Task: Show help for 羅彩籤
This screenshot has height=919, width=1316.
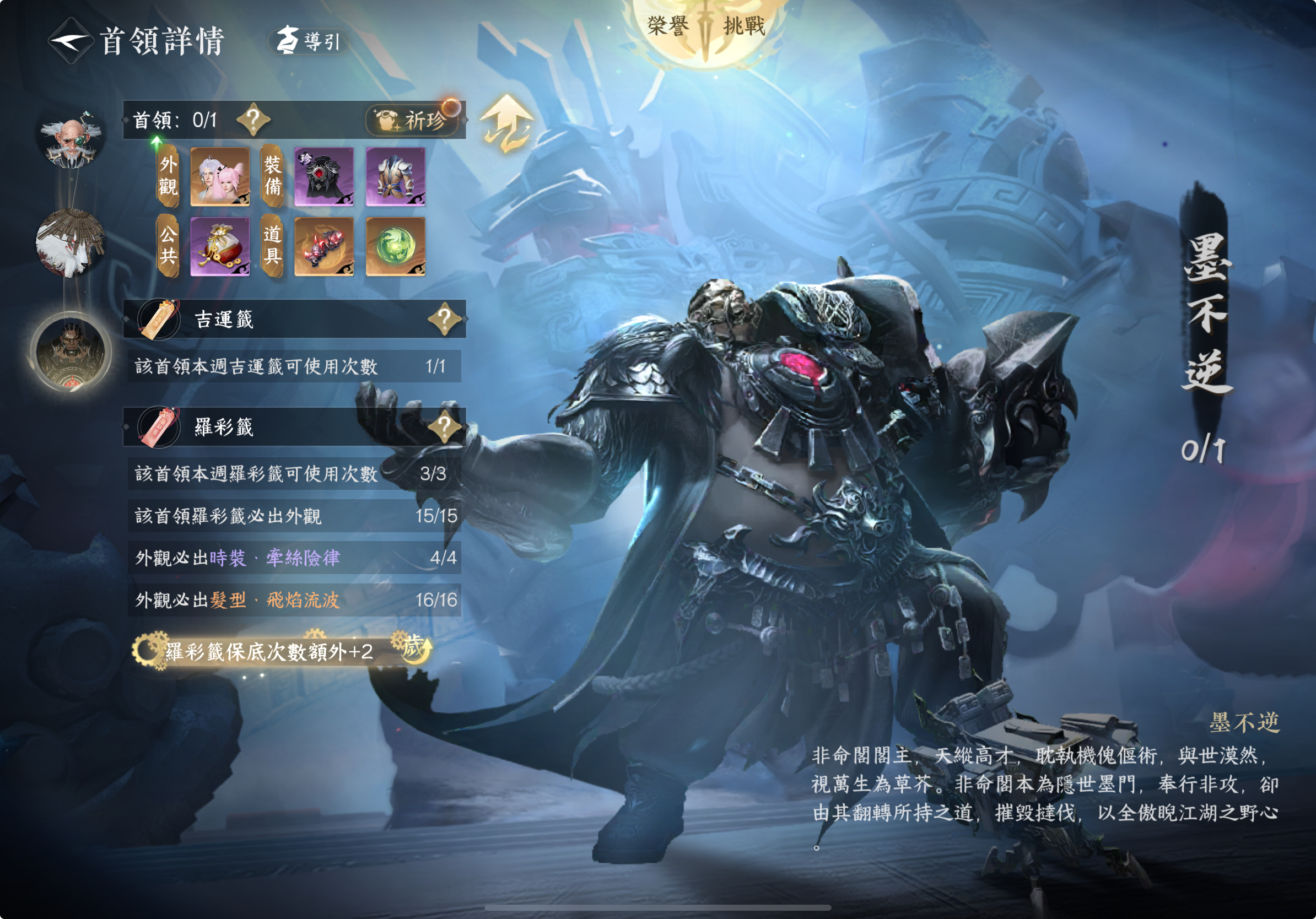Action: click(x=444, y=426)
